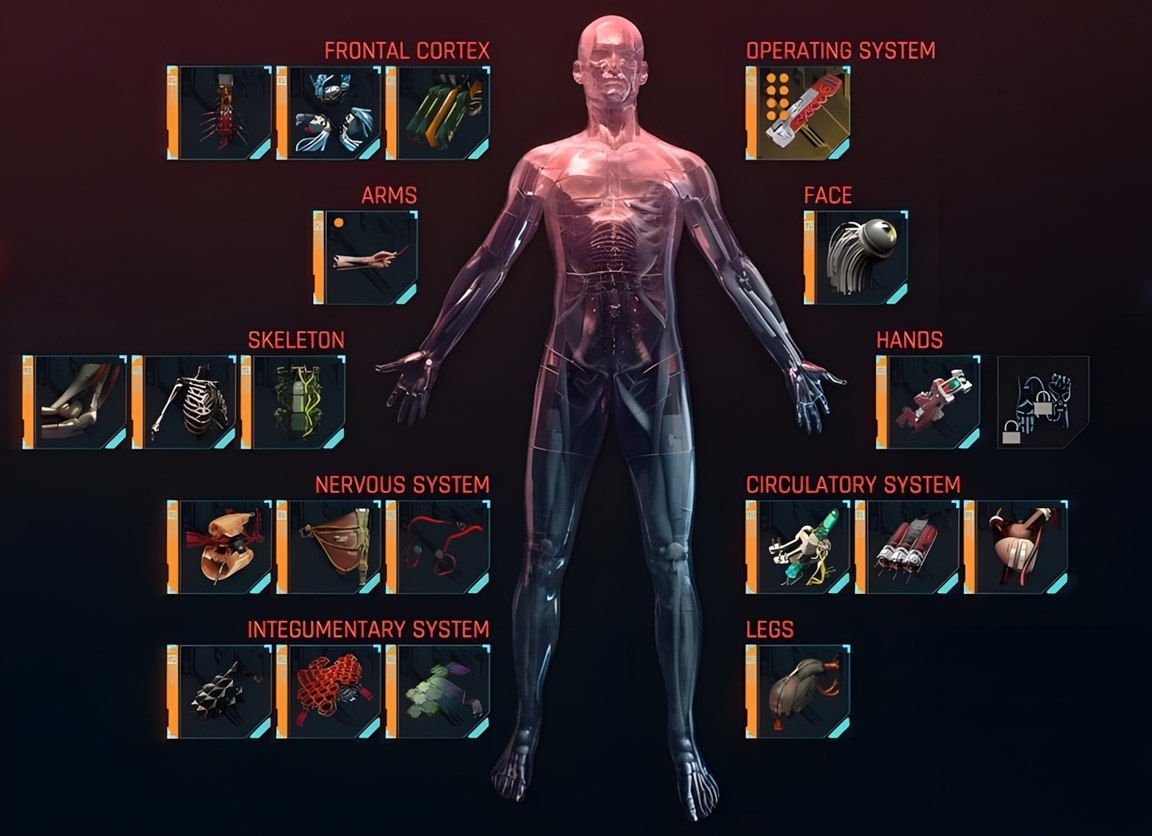Choose the triple-cylinder Circulatory System slot

click(x=907, y=547)
